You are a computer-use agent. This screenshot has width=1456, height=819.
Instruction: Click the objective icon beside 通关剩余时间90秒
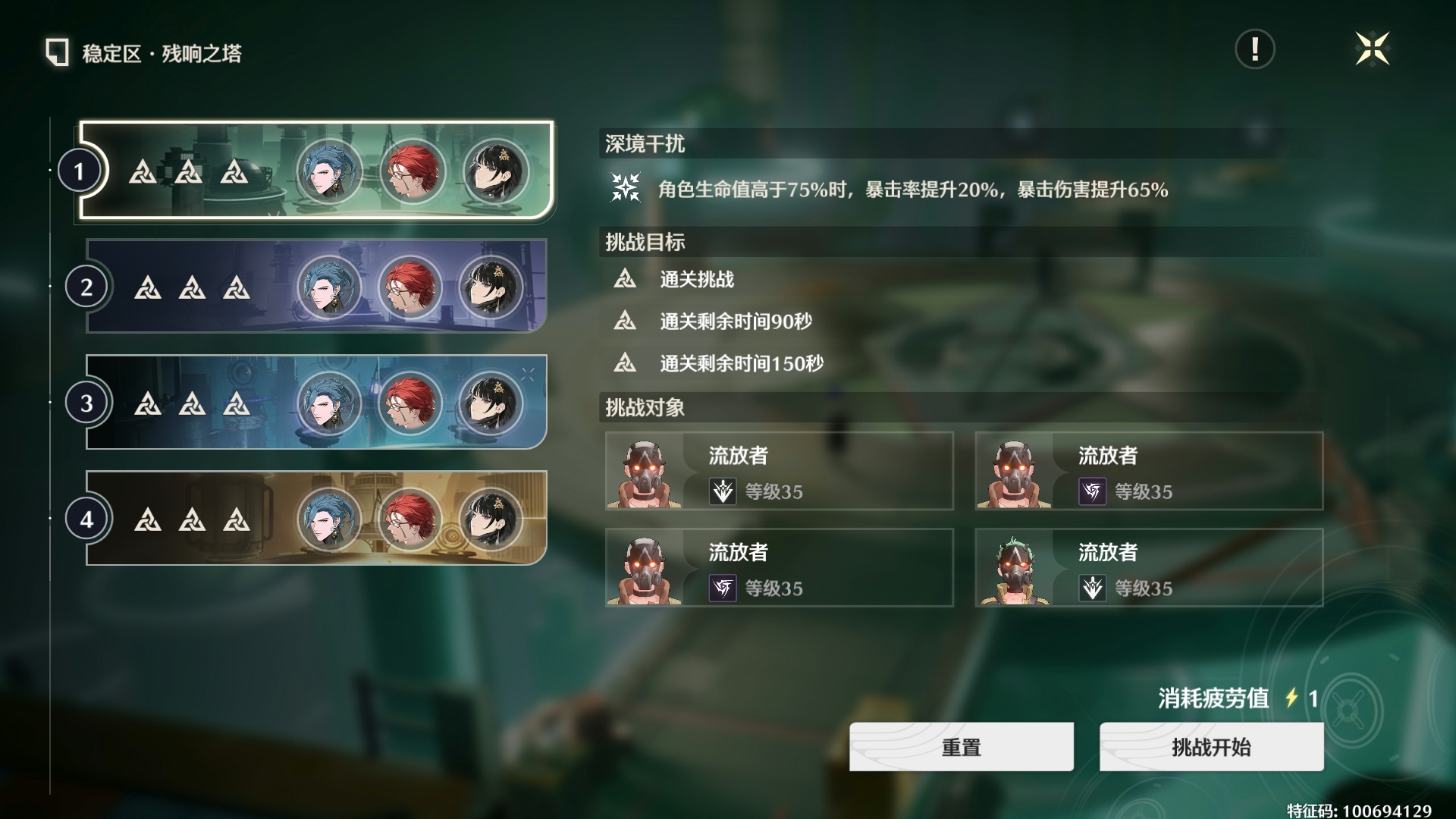coord(626,322)
